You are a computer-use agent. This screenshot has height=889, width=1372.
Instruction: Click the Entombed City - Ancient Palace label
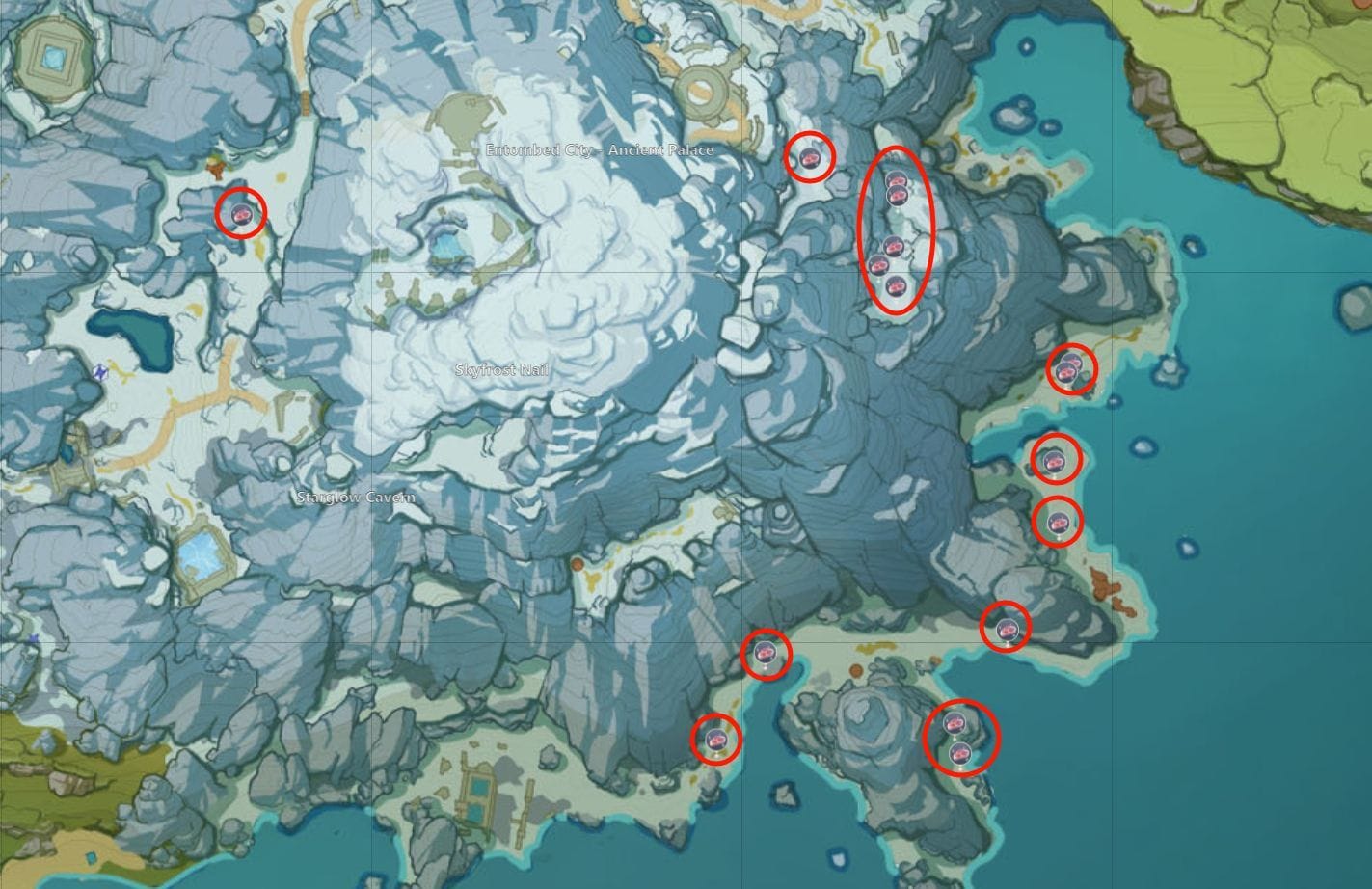click(x=600, y=150)
